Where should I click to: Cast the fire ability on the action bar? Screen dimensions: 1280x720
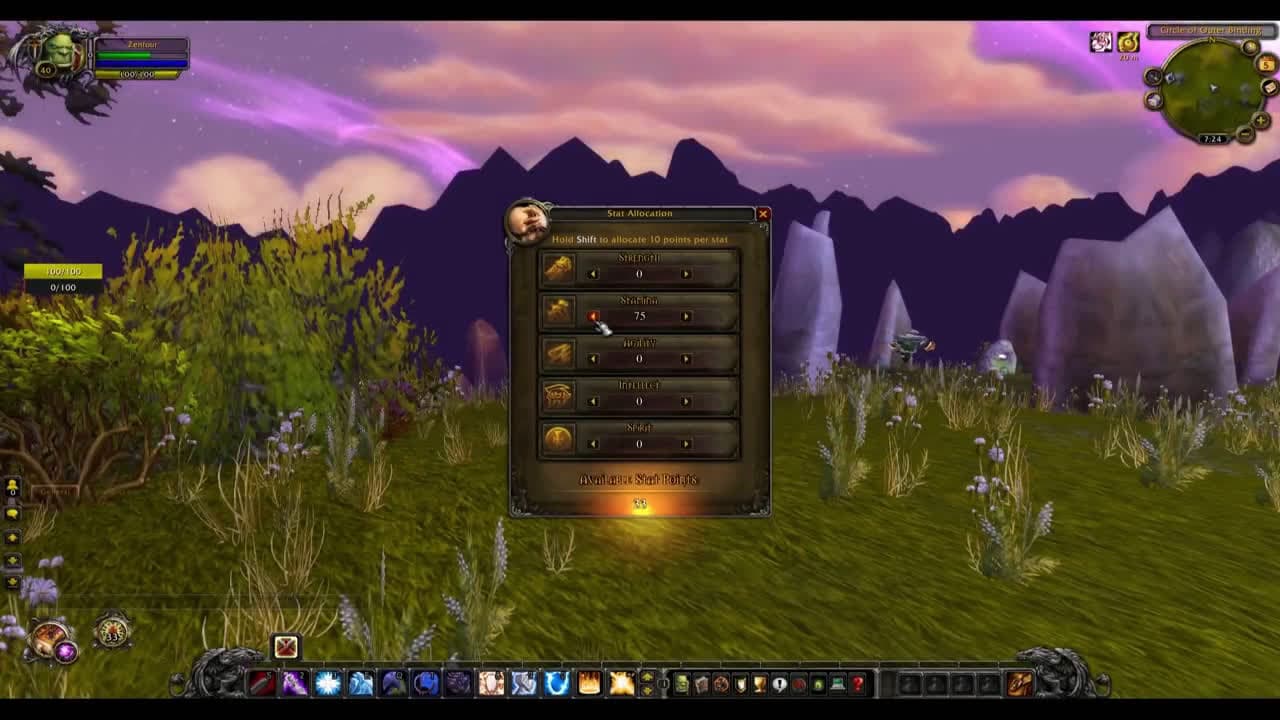pos(587,682)
